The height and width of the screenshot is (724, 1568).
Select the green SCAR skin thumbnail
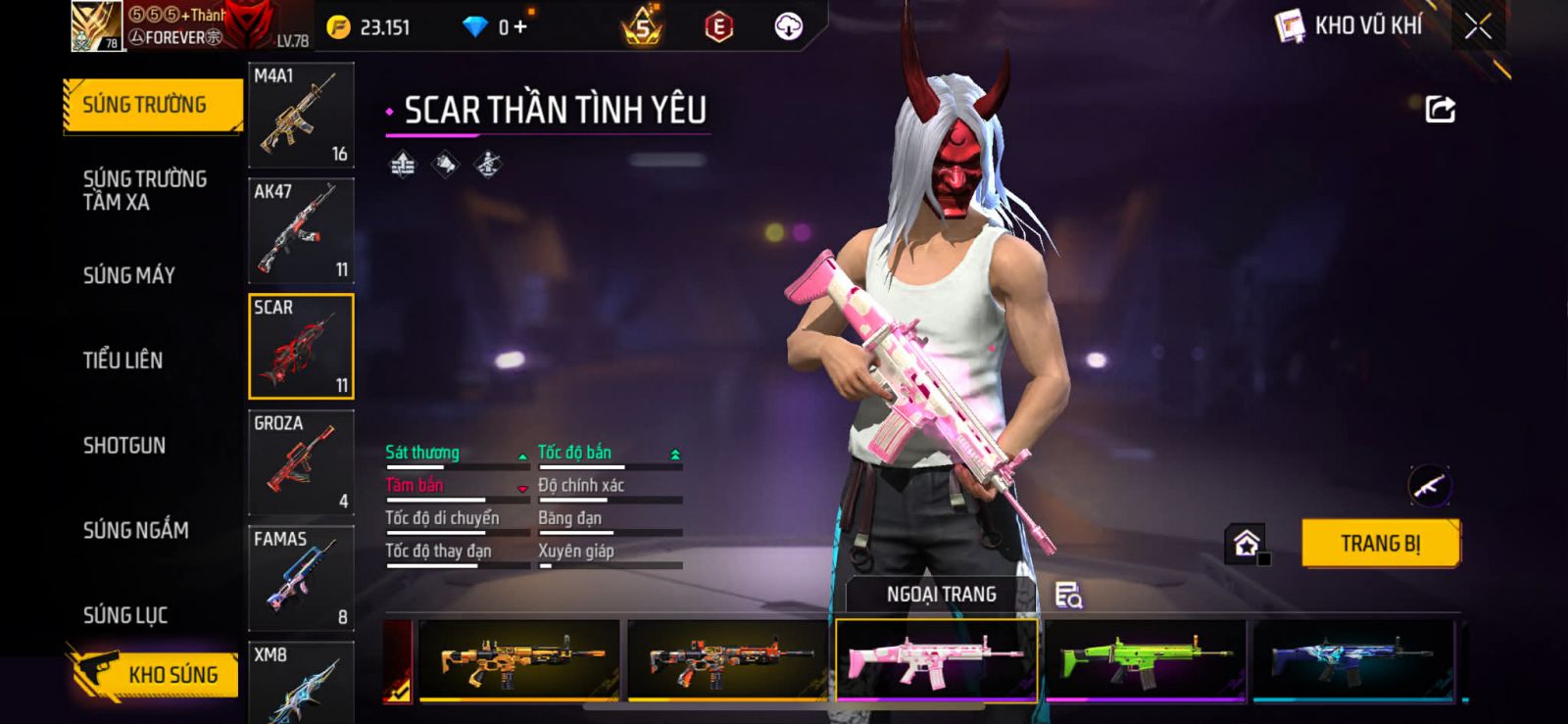[x=1145, y=659]
